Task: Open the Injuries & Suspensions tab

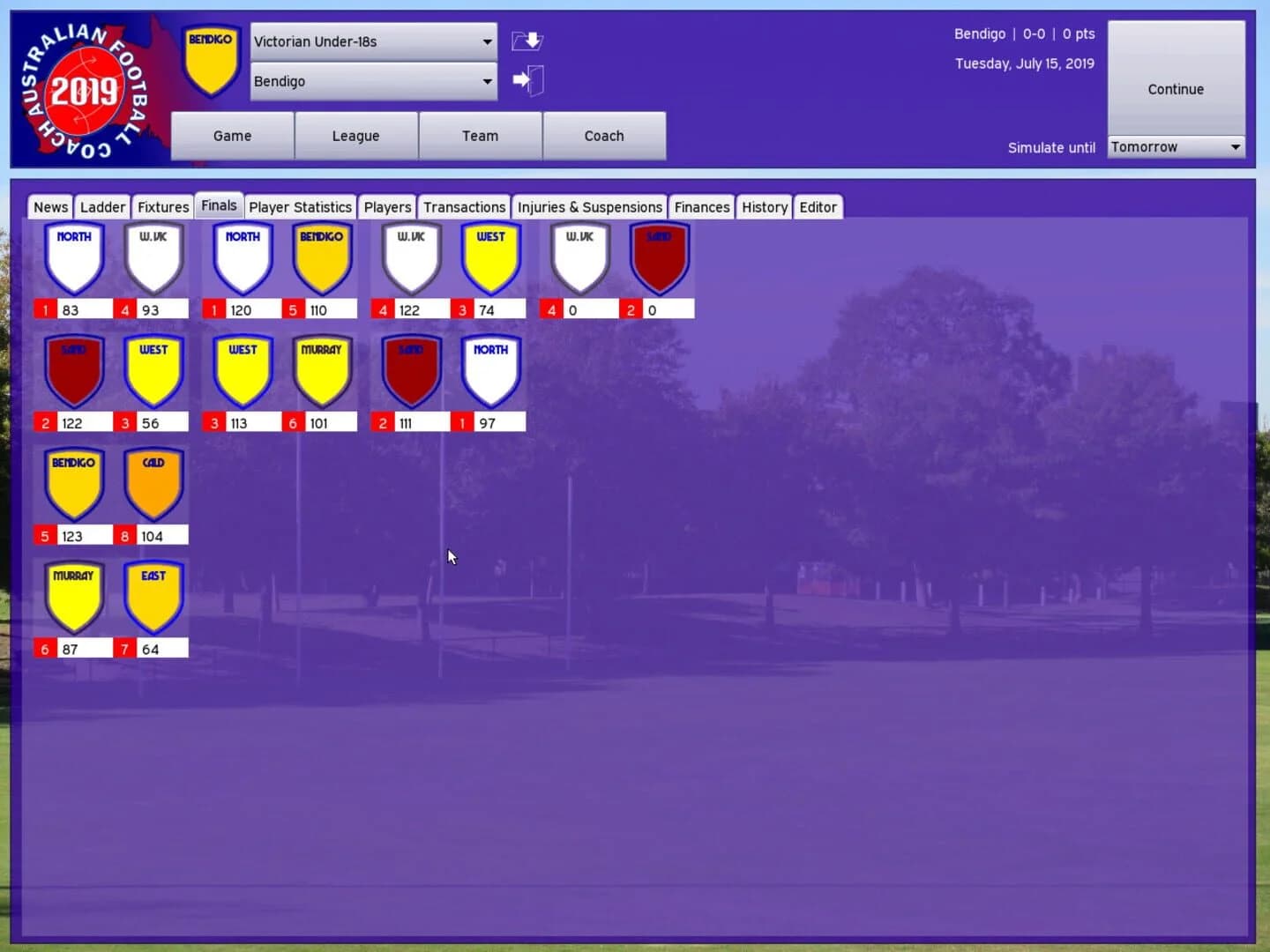Action: (589, 206)
